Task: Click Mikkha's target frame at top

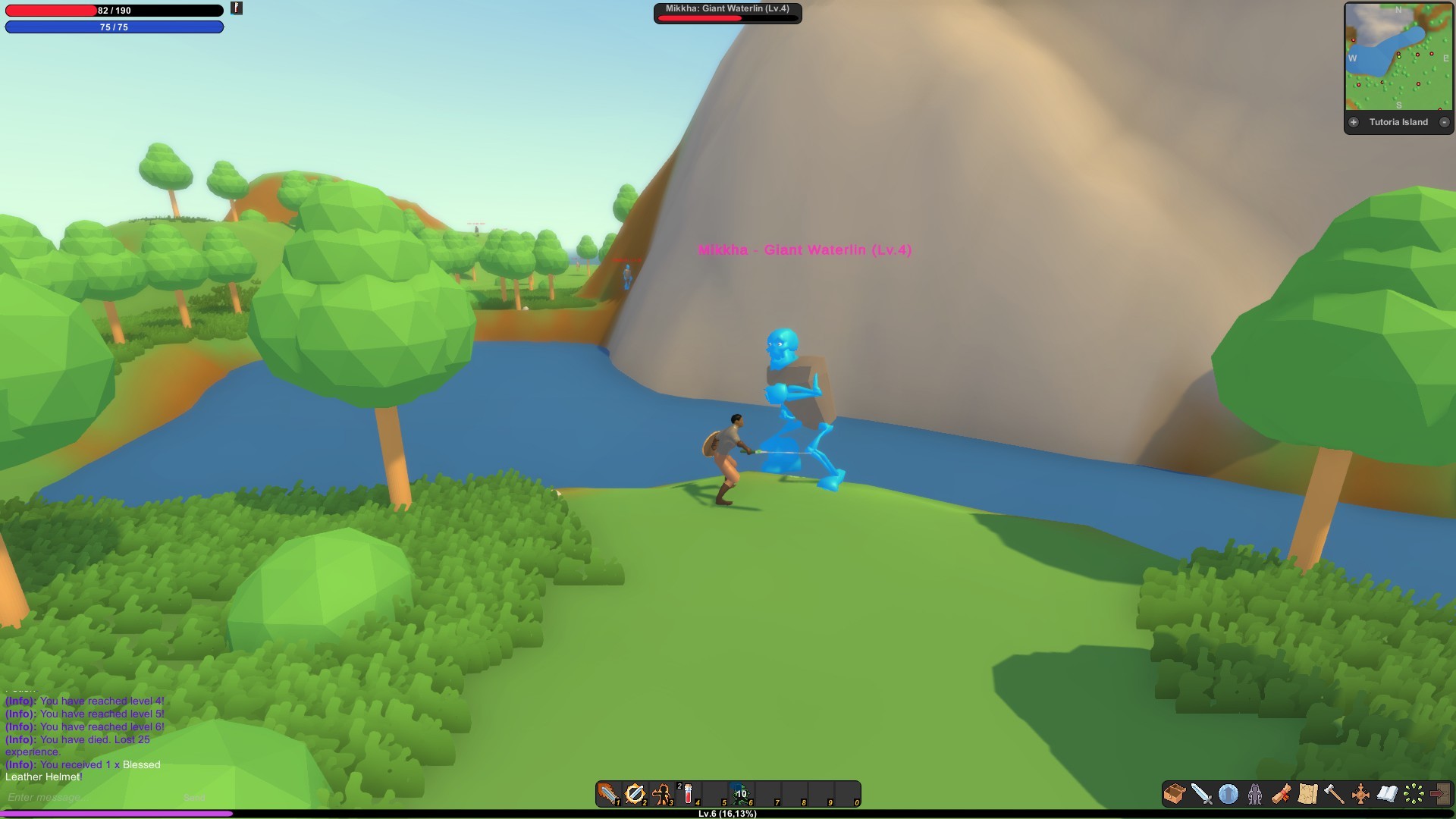Action: click(726, 12)
